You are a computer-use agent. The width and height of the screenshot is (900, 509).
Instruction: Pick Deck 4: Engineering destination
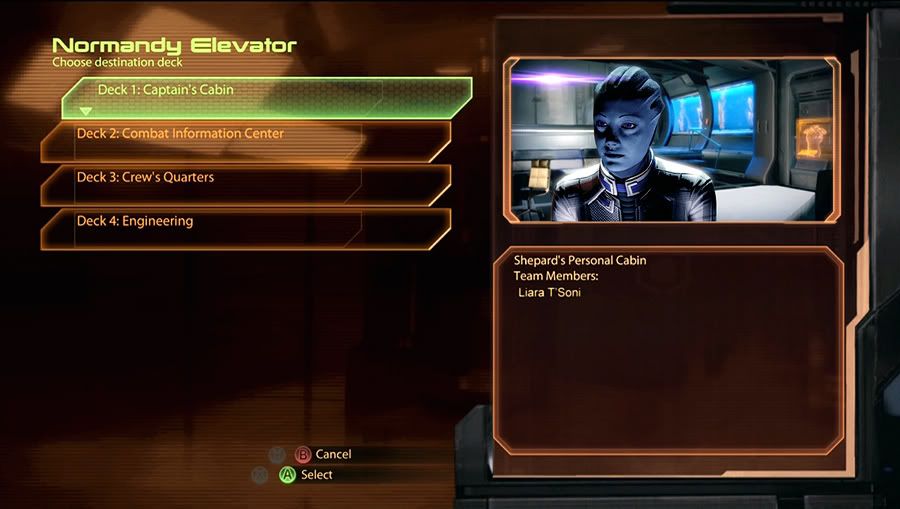[245, 228]
